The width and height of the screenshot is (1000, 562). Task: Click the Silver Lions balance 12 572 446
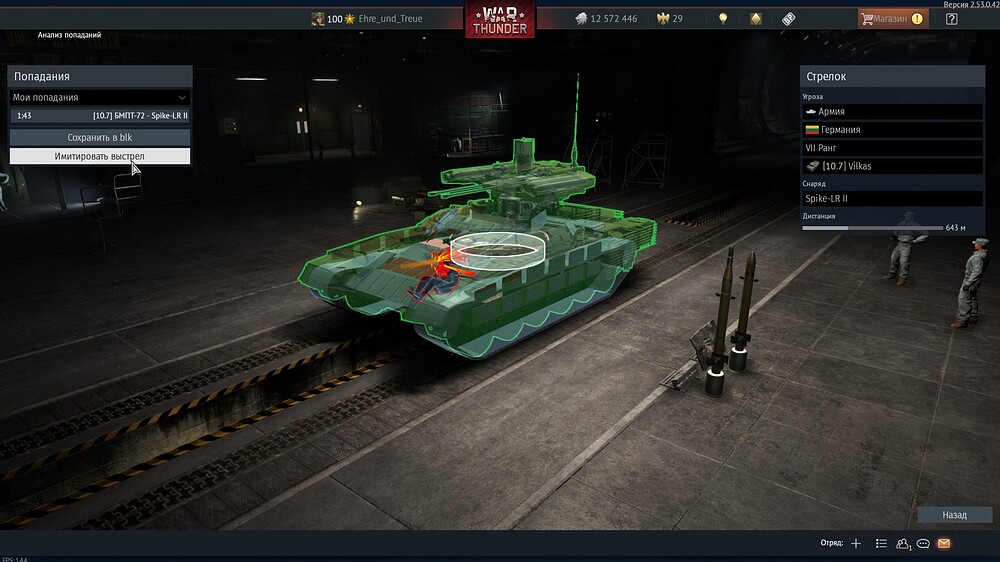click(x=606, y=19)
